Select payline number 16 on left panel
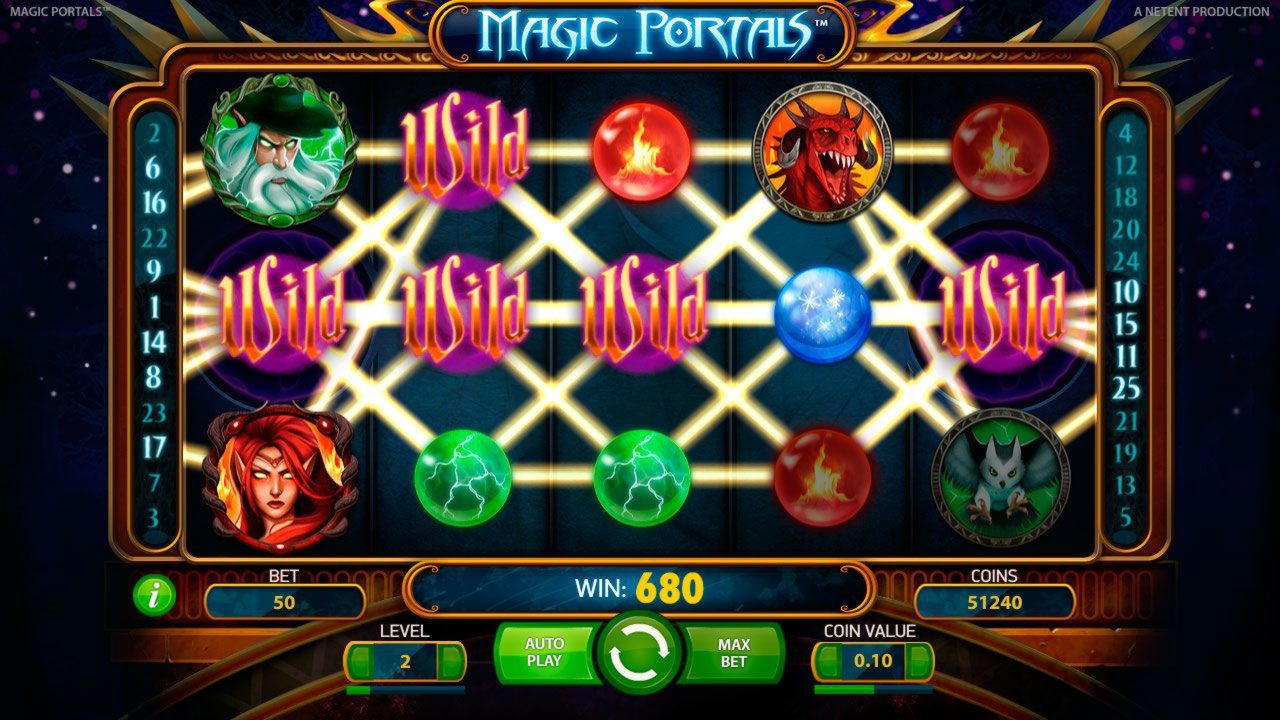Screen dimensions: 1280x720 (154, 202)
